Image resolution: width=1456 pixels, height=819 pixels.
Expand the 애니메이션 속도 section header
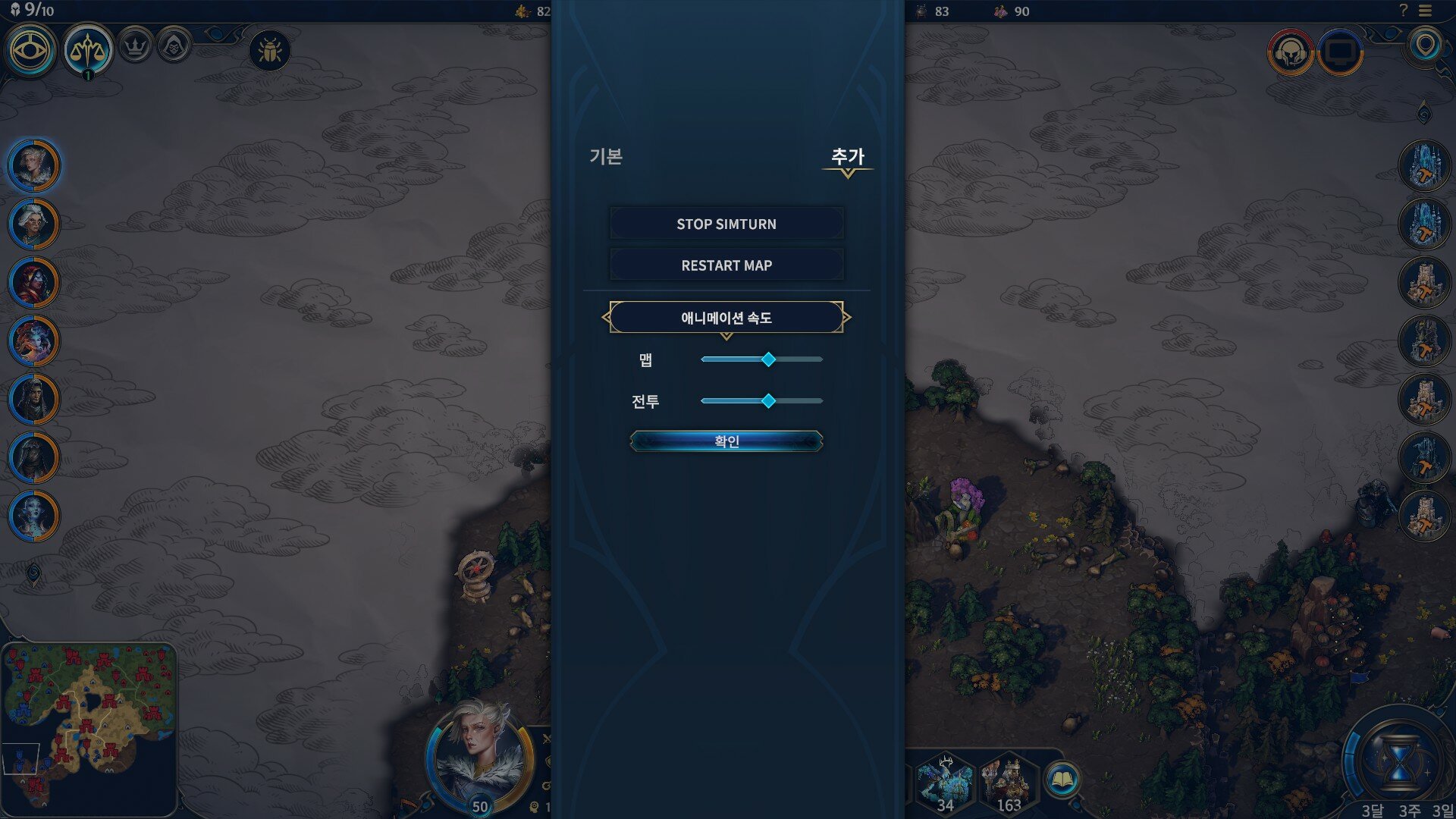tap(726, 318)
